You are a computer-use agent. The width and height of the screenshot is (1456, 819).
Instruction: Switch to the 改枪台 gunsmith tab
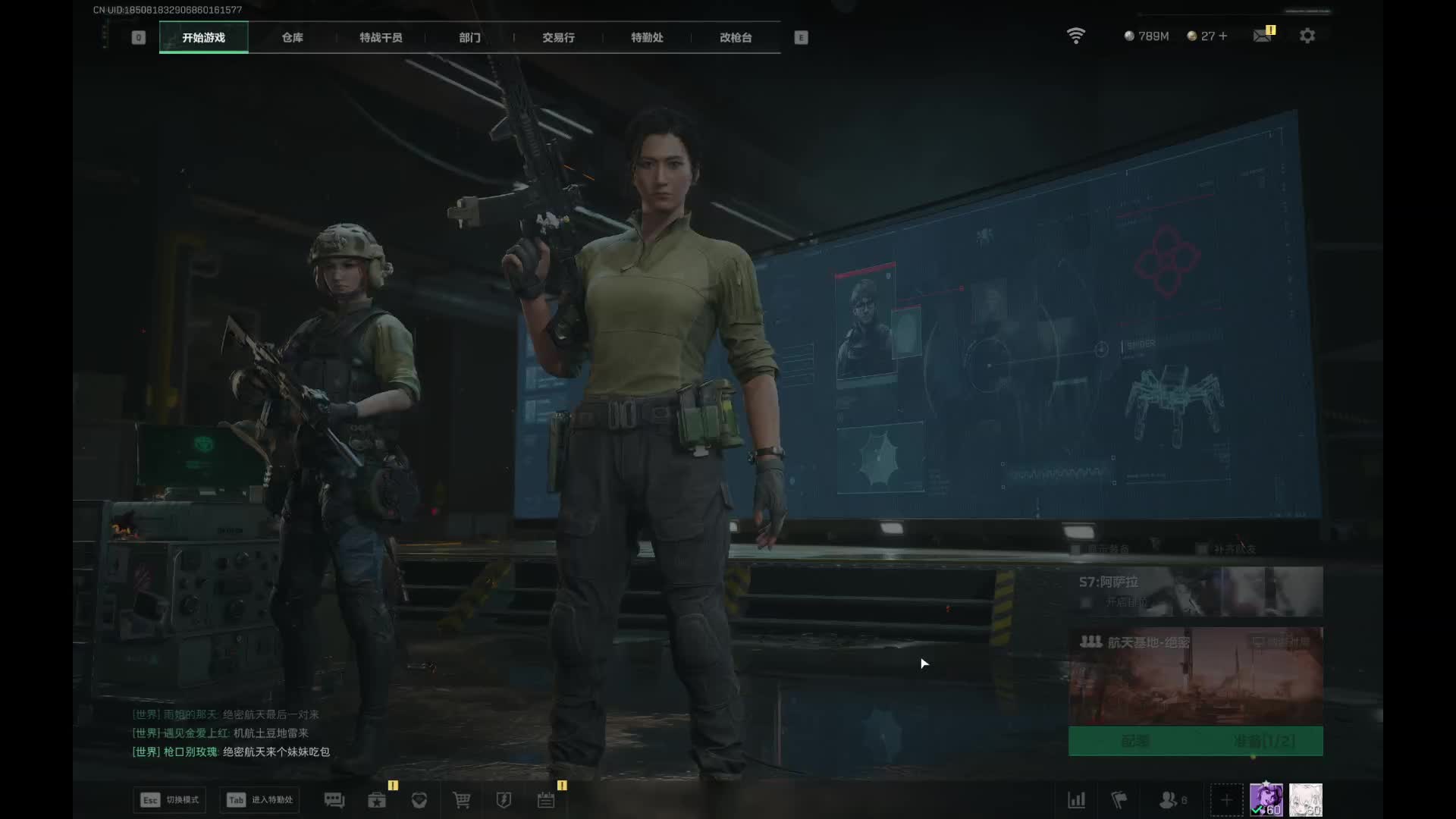(x=736, y=37)
